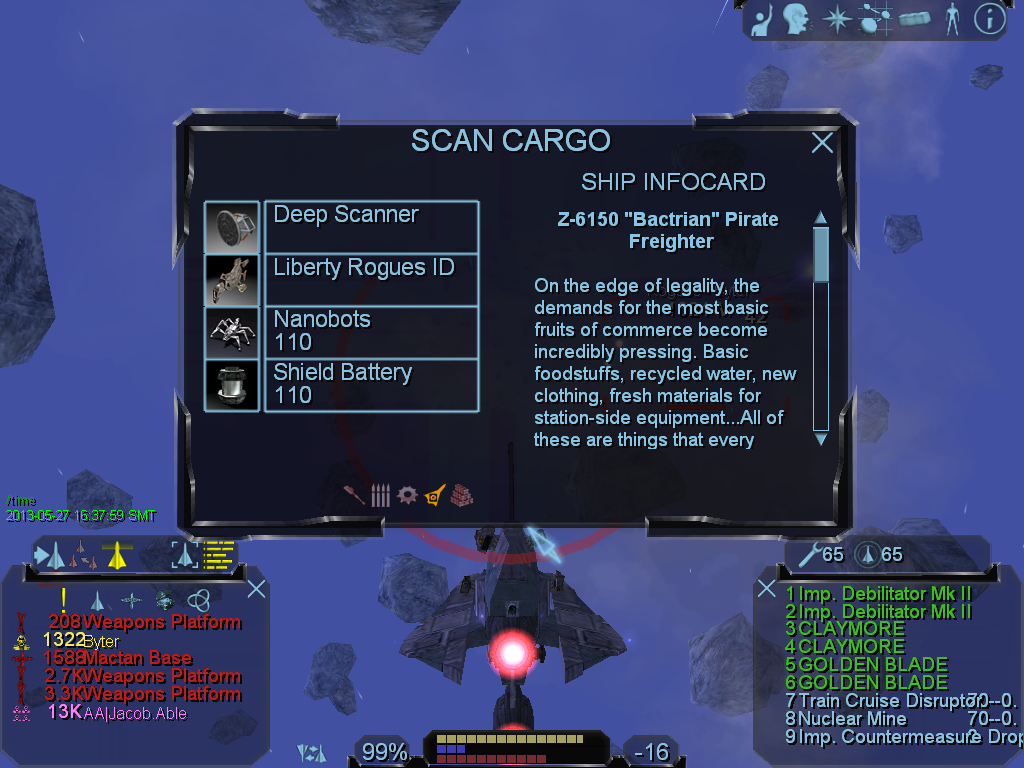Close the Scan Cargo window
The width and height of the screenshot is (1024, 768).
(x=822, y=143)
